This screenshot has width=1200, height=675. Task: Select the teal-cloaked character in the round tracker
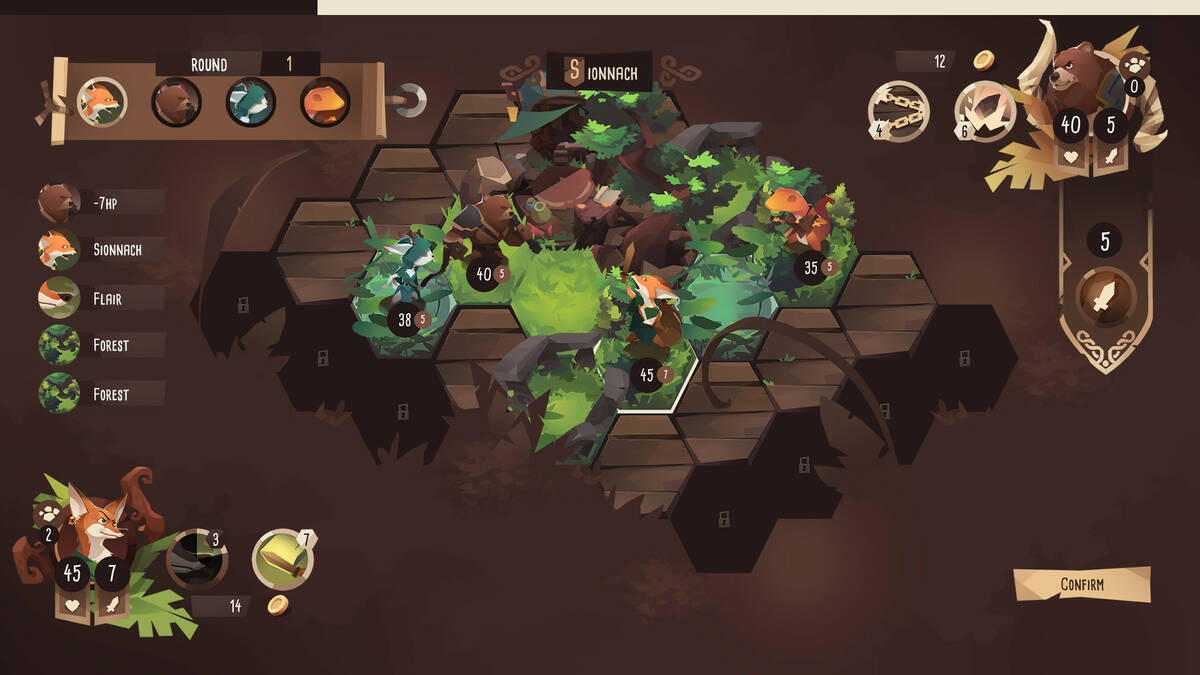250,101
